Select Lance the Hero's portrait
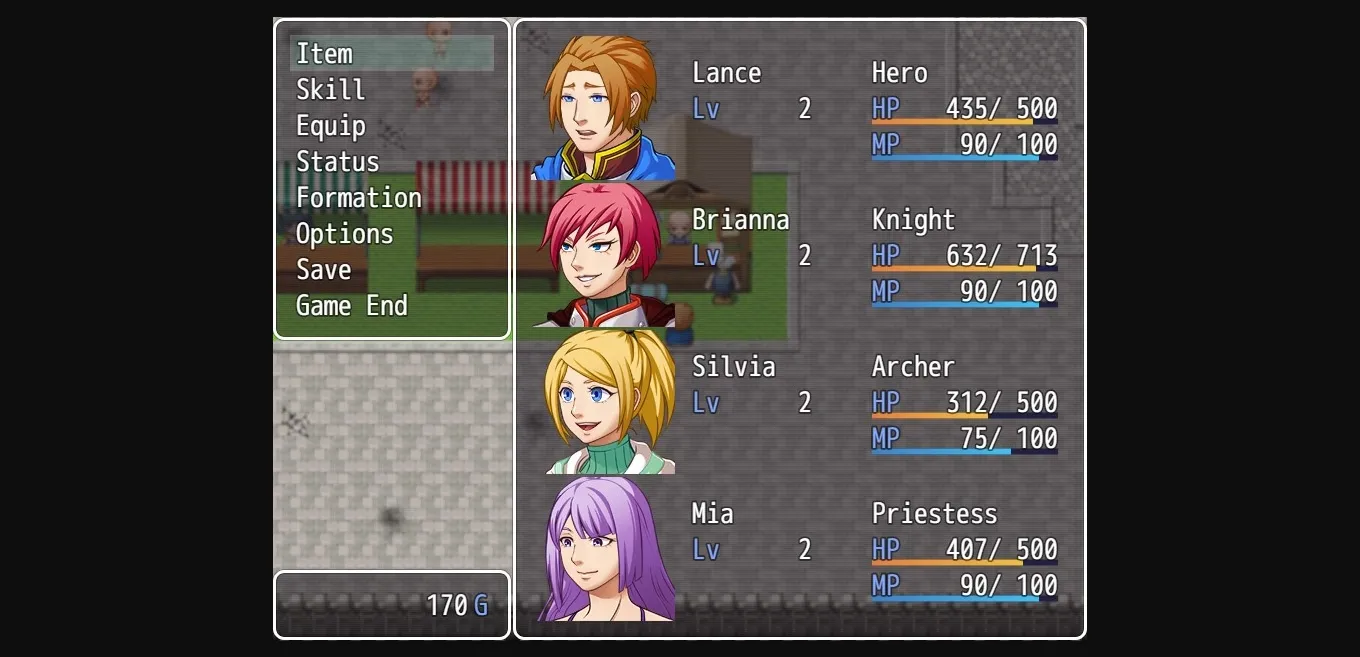This screenshot has width=1360, height=657. (603, 107)
